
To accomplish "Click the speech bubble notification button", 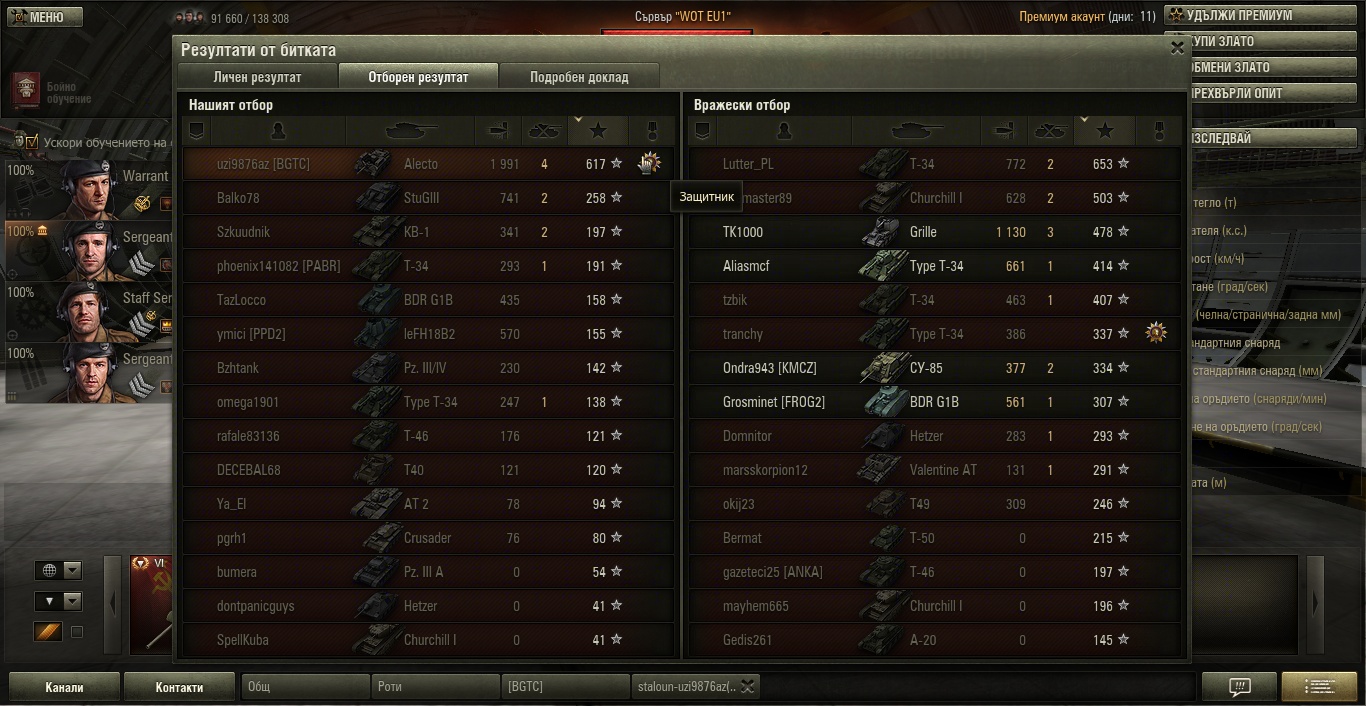I will coord(1240,686).
